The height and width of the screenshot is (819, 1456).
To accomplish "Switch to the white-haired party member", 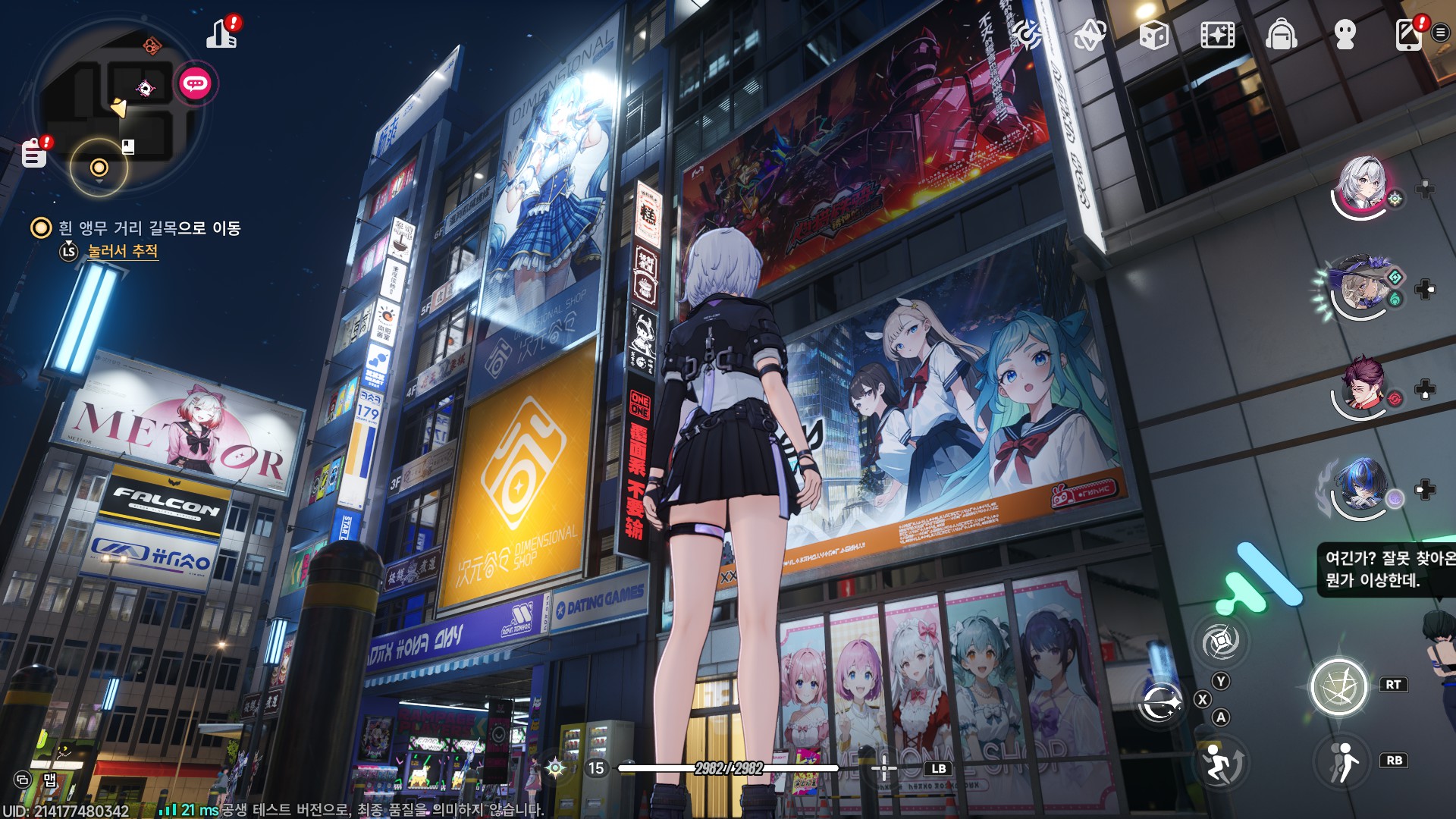I will point(1363,186).
